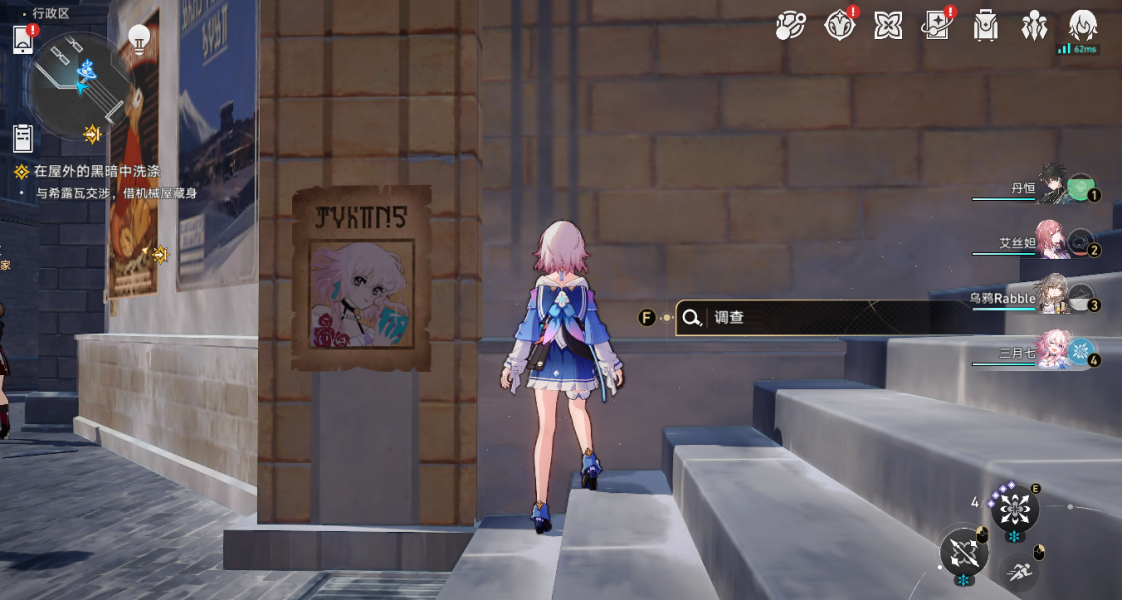This screenshot has width=1122, height=600.
Task: Open the phone menu icon
Action: [x=24, y=40]
